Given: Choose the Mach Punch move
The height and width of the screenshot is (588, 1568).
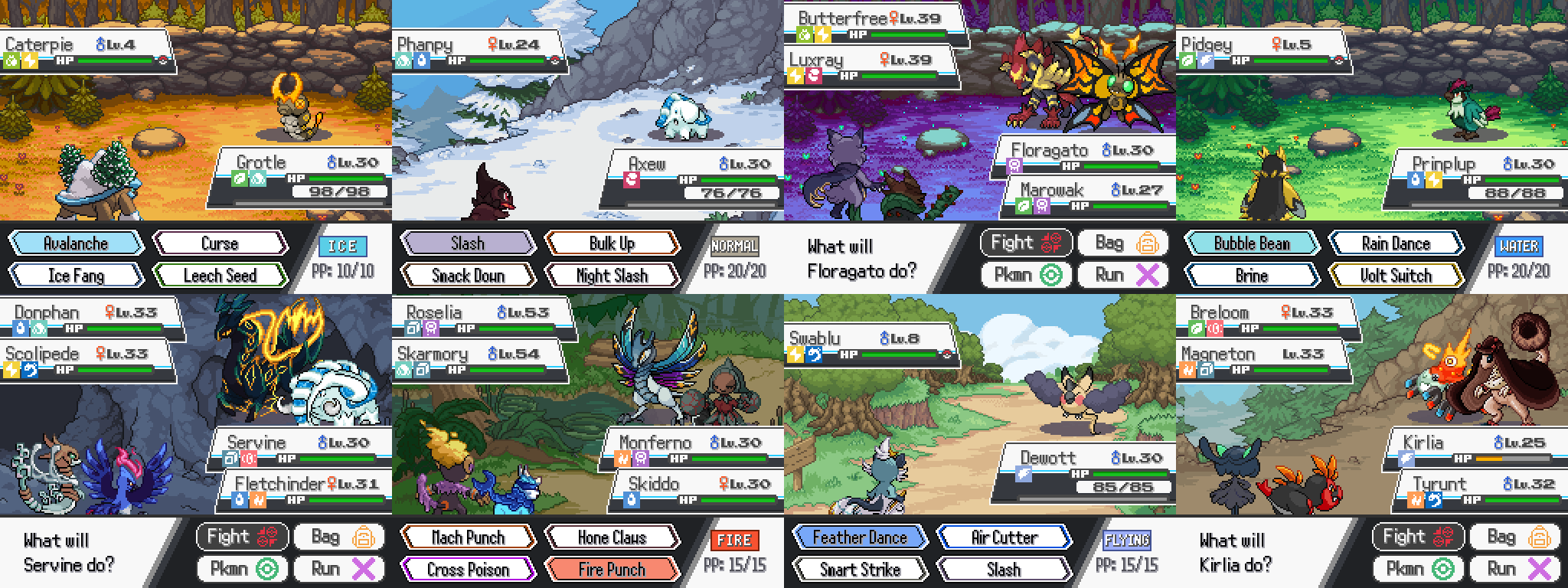Looking at the screenshot, I should click(468, 537).
